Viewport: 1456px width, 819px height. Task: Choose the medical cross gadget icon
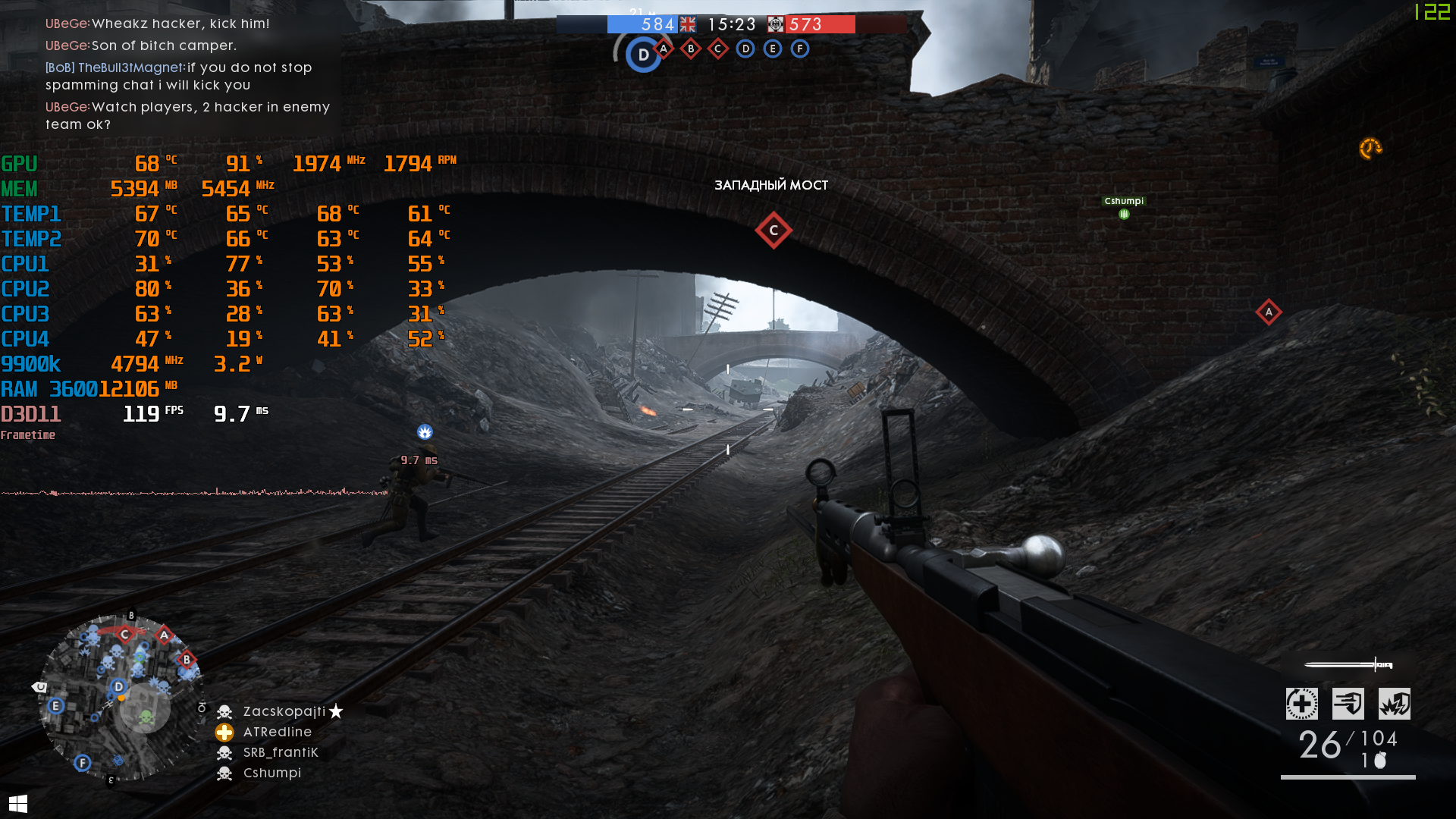click(1301, 704)
